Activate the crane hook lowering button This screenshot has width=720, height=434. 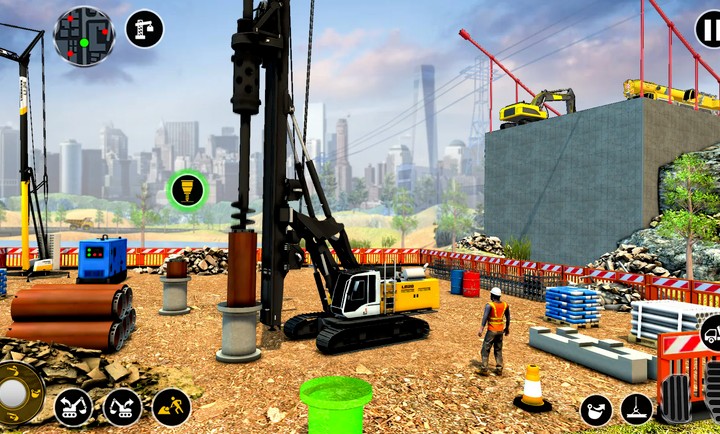(636, 409)
